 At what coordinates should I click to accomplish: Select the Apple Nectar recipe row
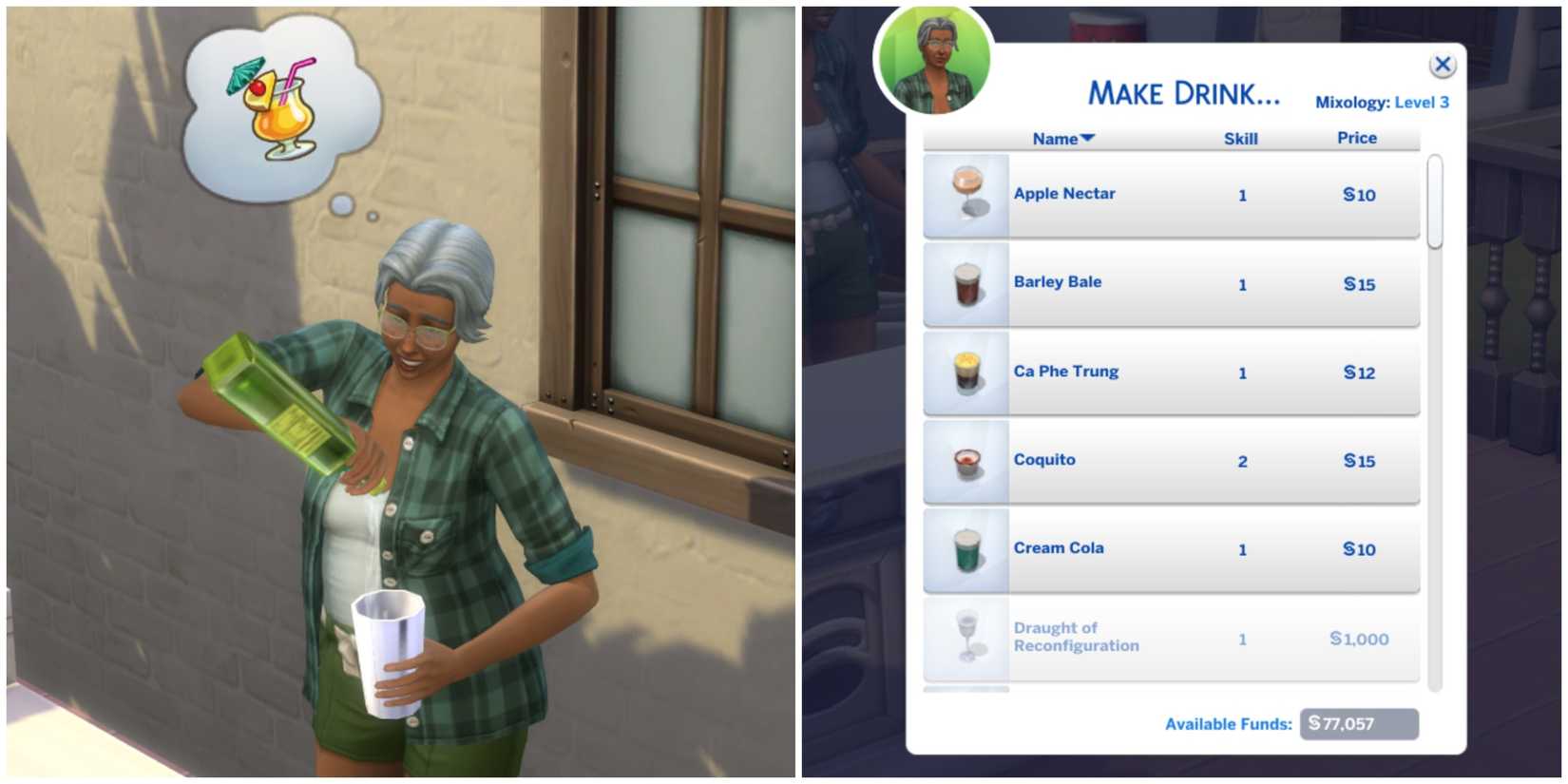(x=1169, y=194)
